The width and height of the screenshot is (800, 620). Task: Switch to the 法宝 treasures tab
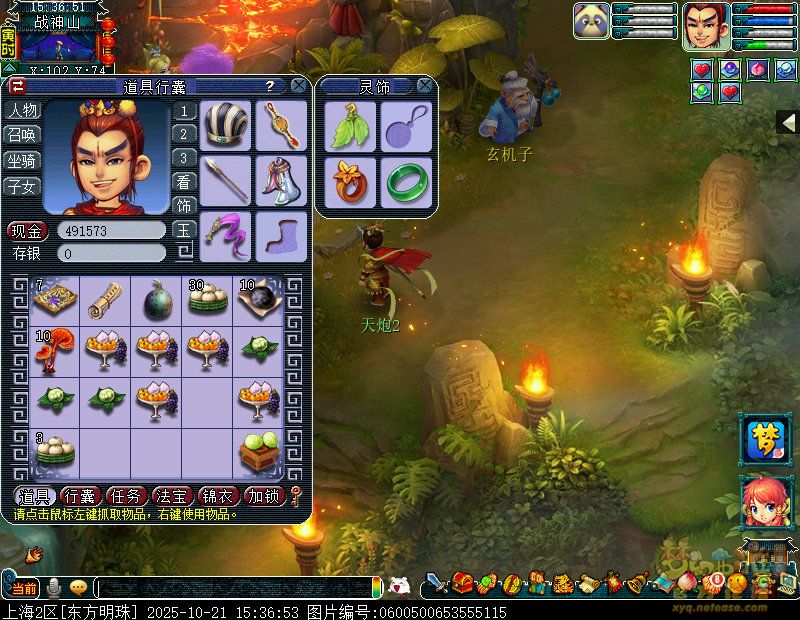click(x=172, y=495)
